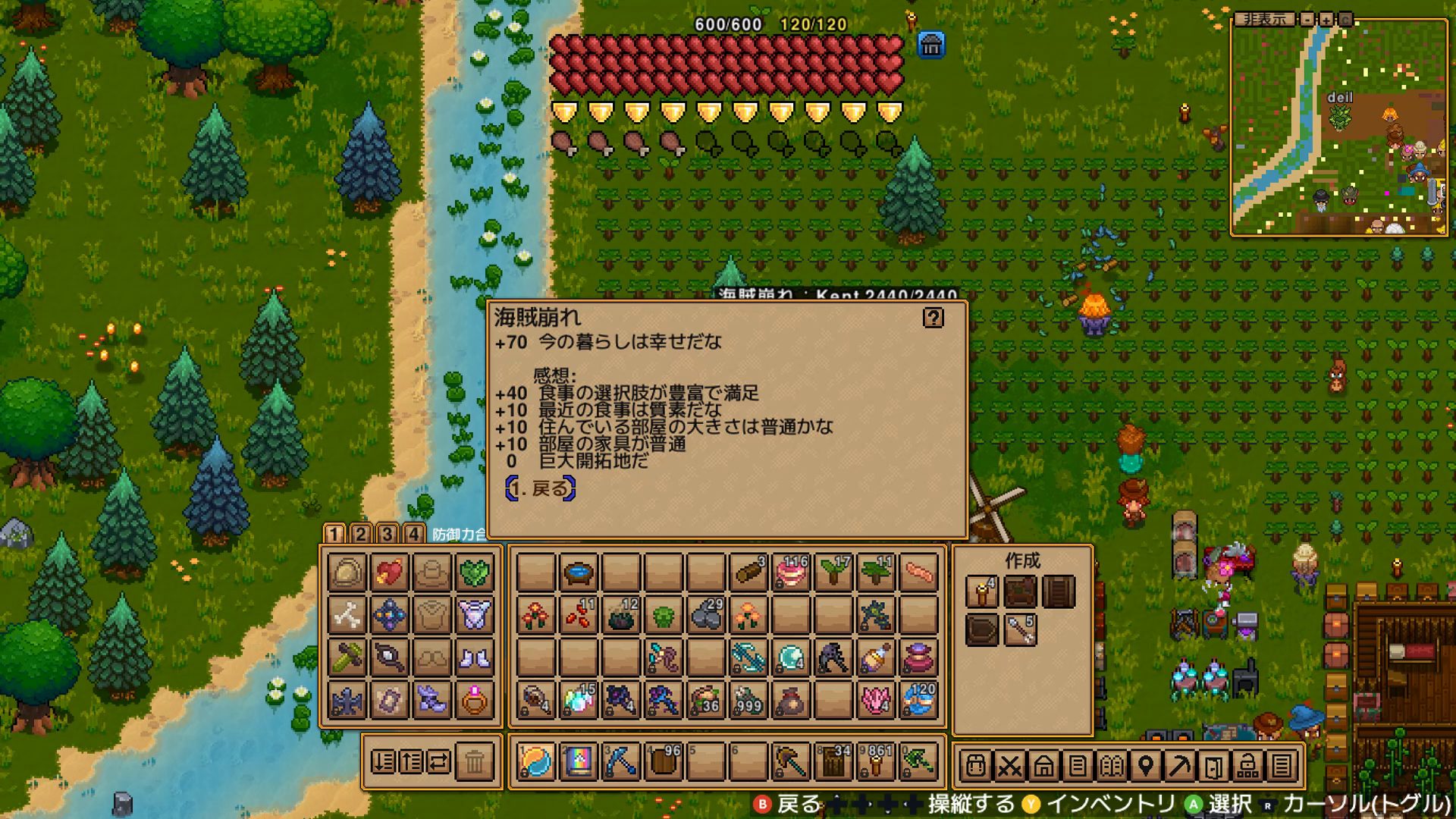
Task: Open the backpack menu icon
Action: [976, 766]
